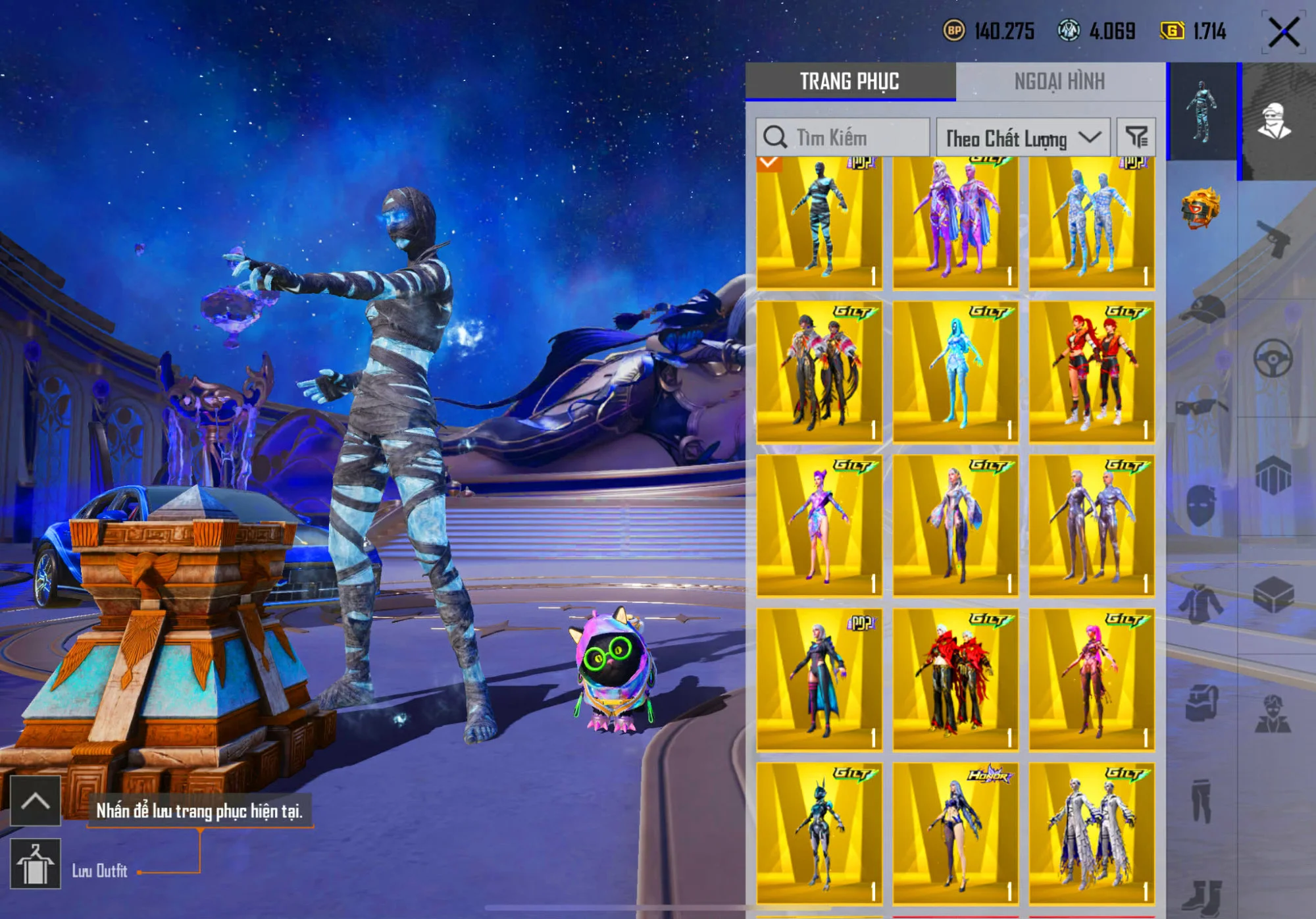Choose the cyan-haired blue outfit
The height and width of the screenshot is (919, 1316).
tap(955, 372)
